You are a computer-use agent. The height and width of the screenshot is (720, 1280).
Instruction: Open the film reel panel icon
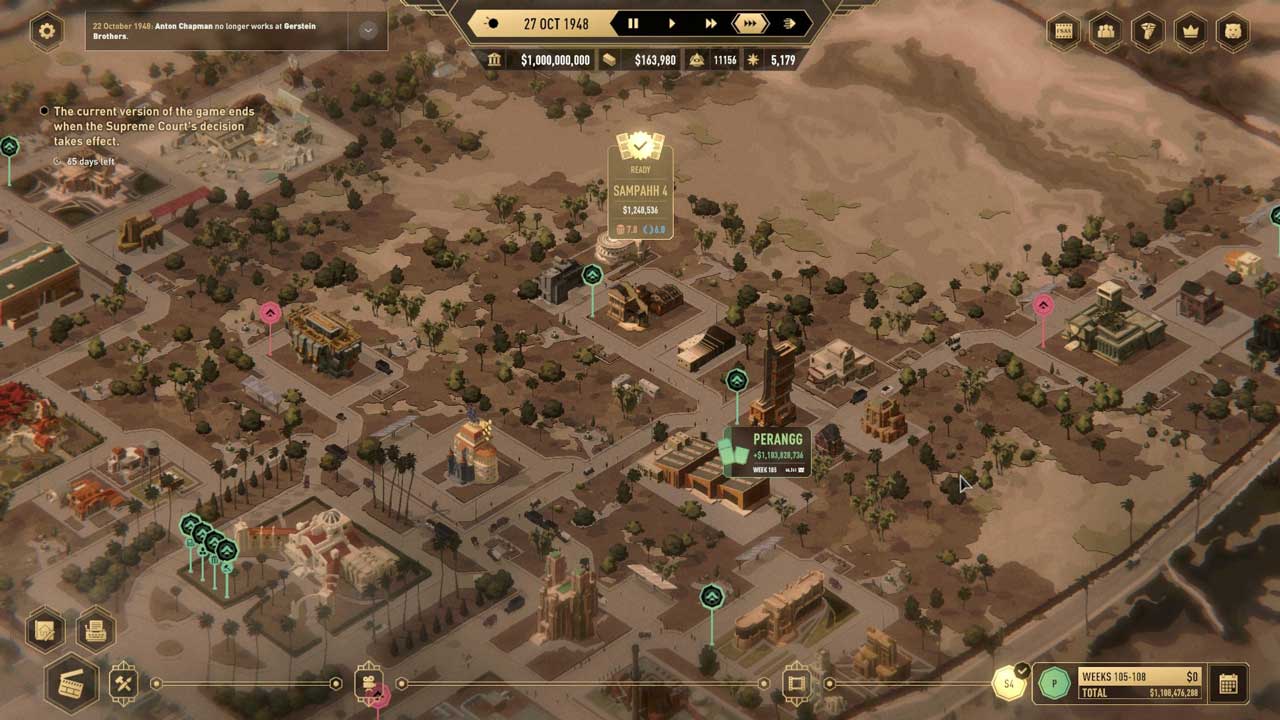tap(1064, 31)
